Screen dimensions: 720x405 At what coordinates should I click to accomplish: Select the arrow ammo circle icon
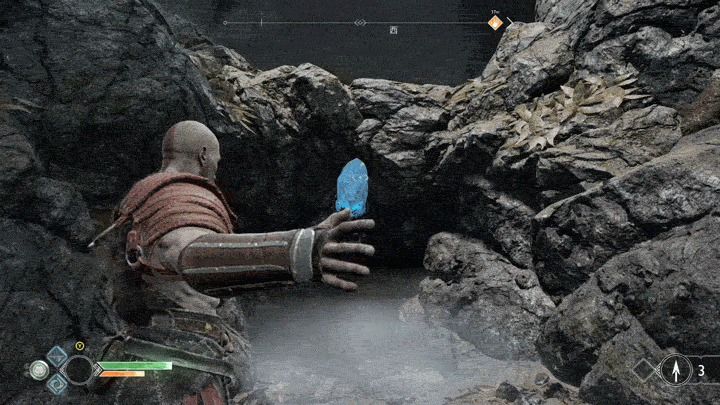675,370
